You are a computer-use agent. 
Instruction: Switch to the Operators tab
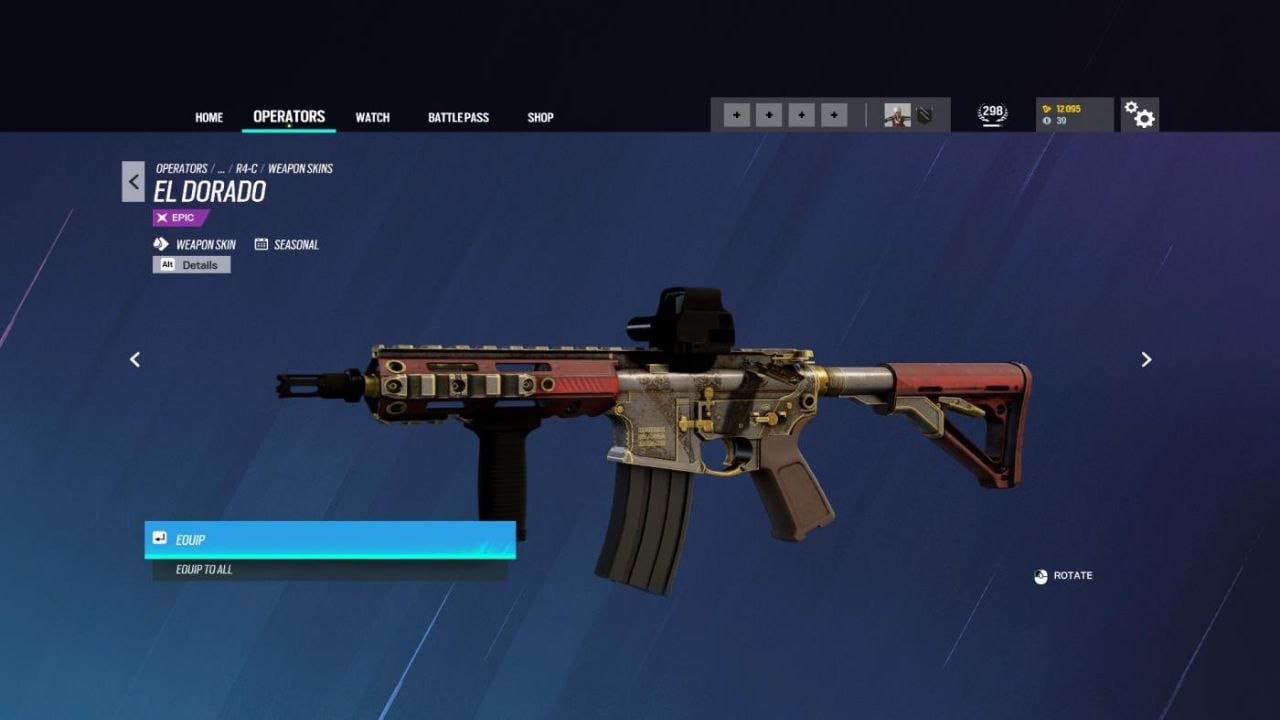click(x=289, y=116)
